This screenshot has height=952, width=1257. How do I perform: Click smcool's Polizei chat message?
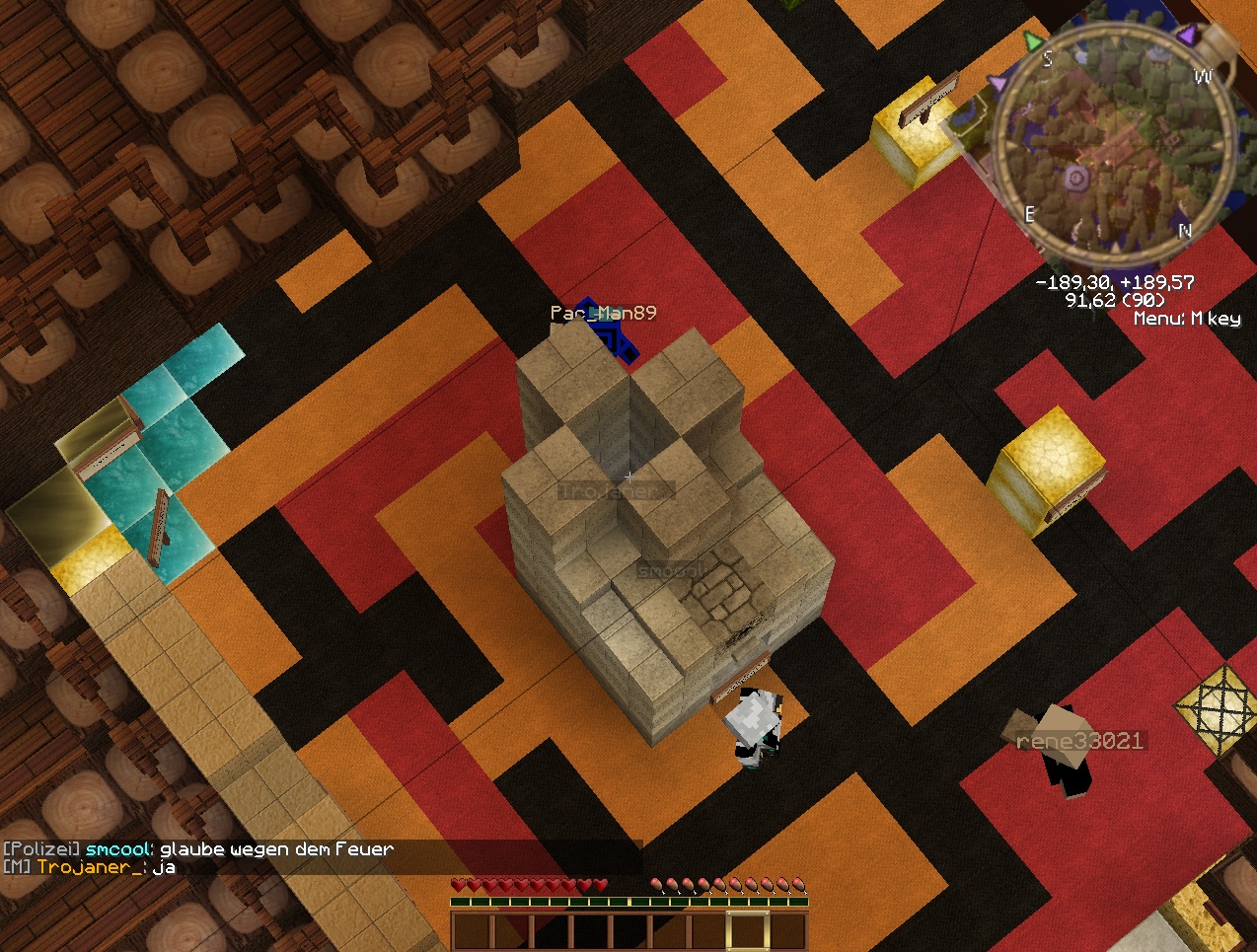point(198,848)
